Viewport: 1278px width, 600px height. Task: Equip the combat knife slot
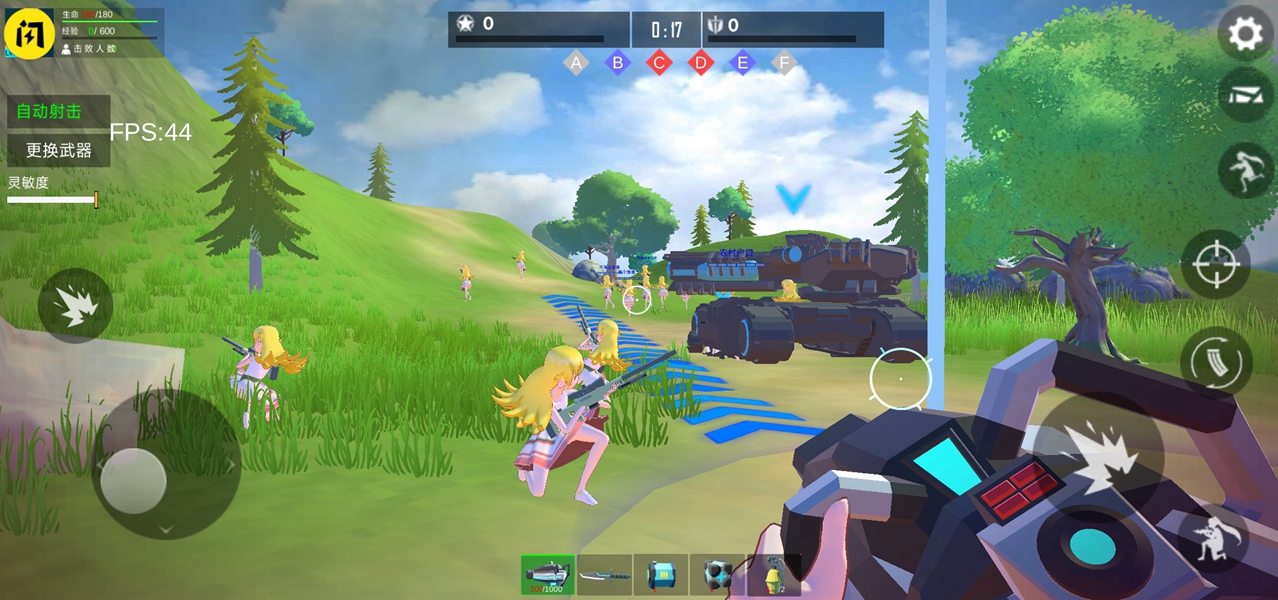(604, 575)
